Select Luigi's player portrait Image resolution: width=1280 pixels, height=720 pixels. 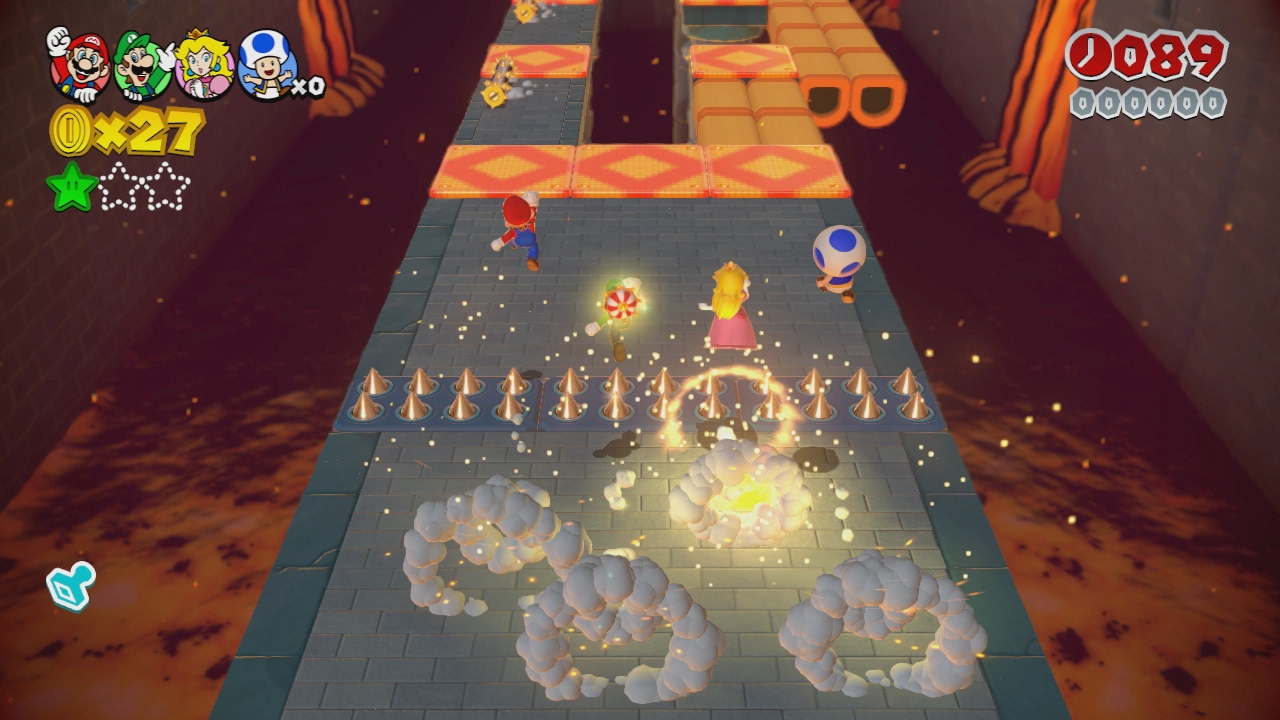tap(142, 65)
